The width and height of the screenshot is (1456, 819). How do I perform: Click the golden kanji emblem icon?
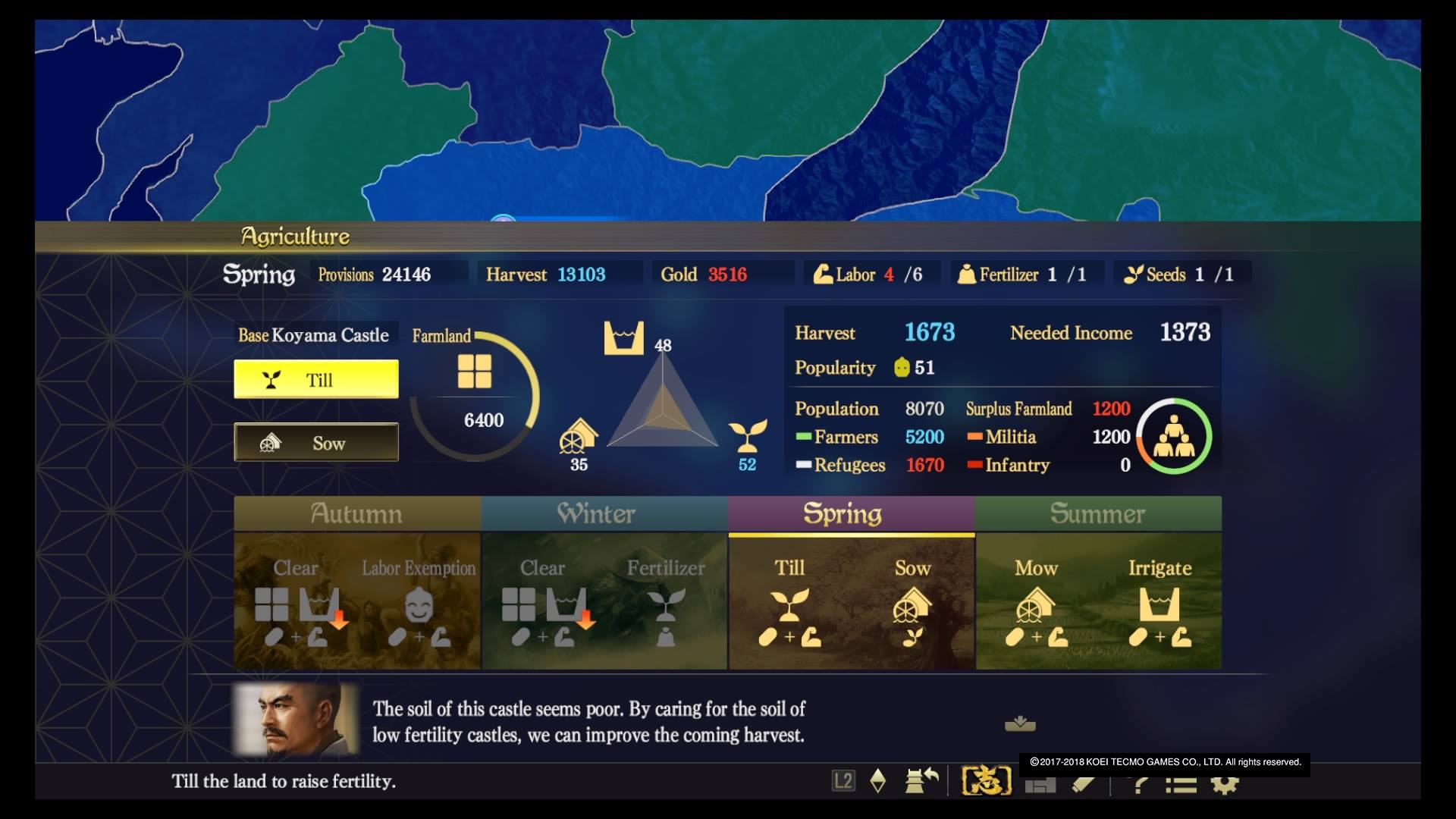(987, 780)
